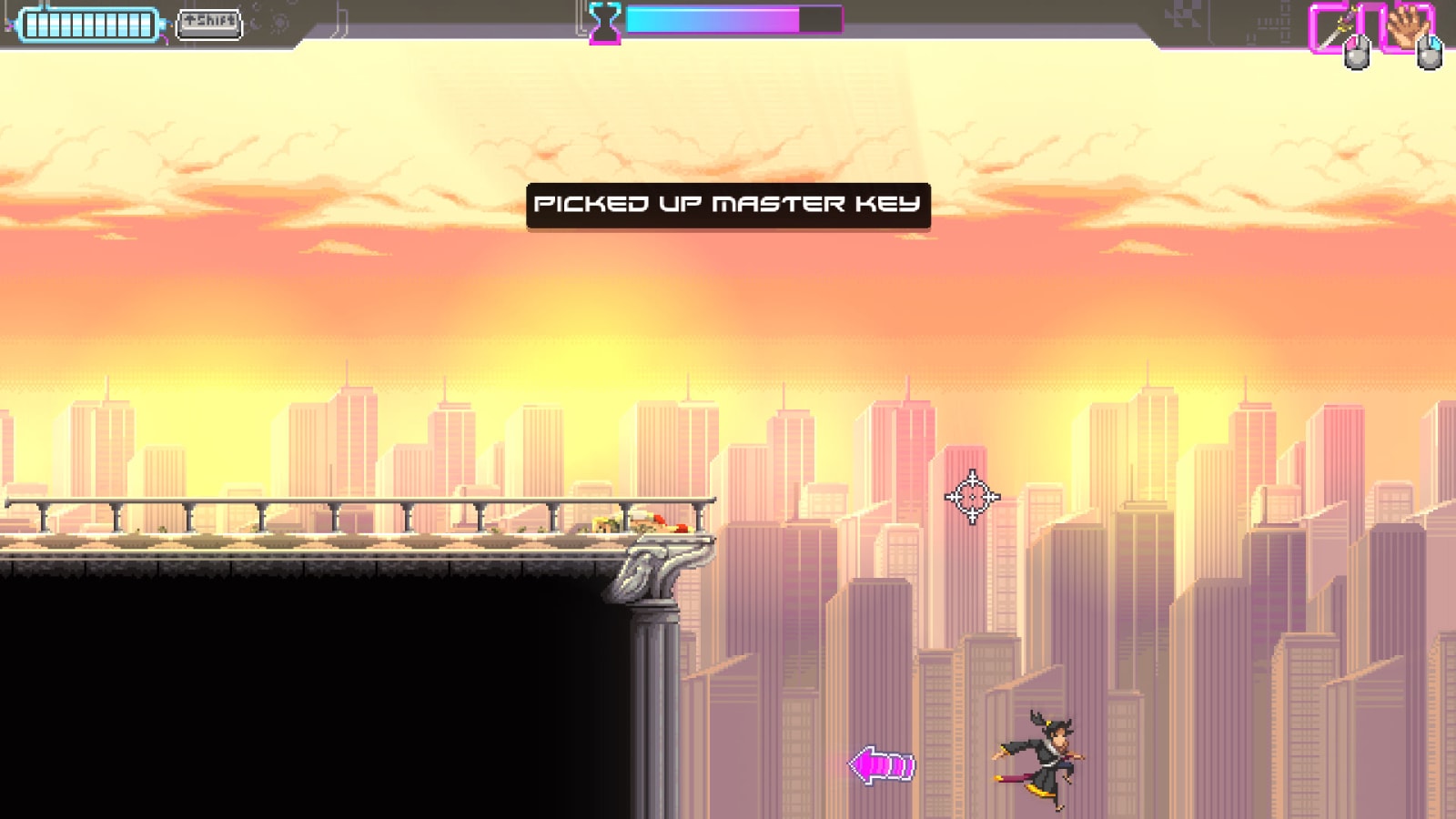Expand the checkered pattern panel in the top-right HUD
This screenshot has height=819, width=1456.
1183,14
